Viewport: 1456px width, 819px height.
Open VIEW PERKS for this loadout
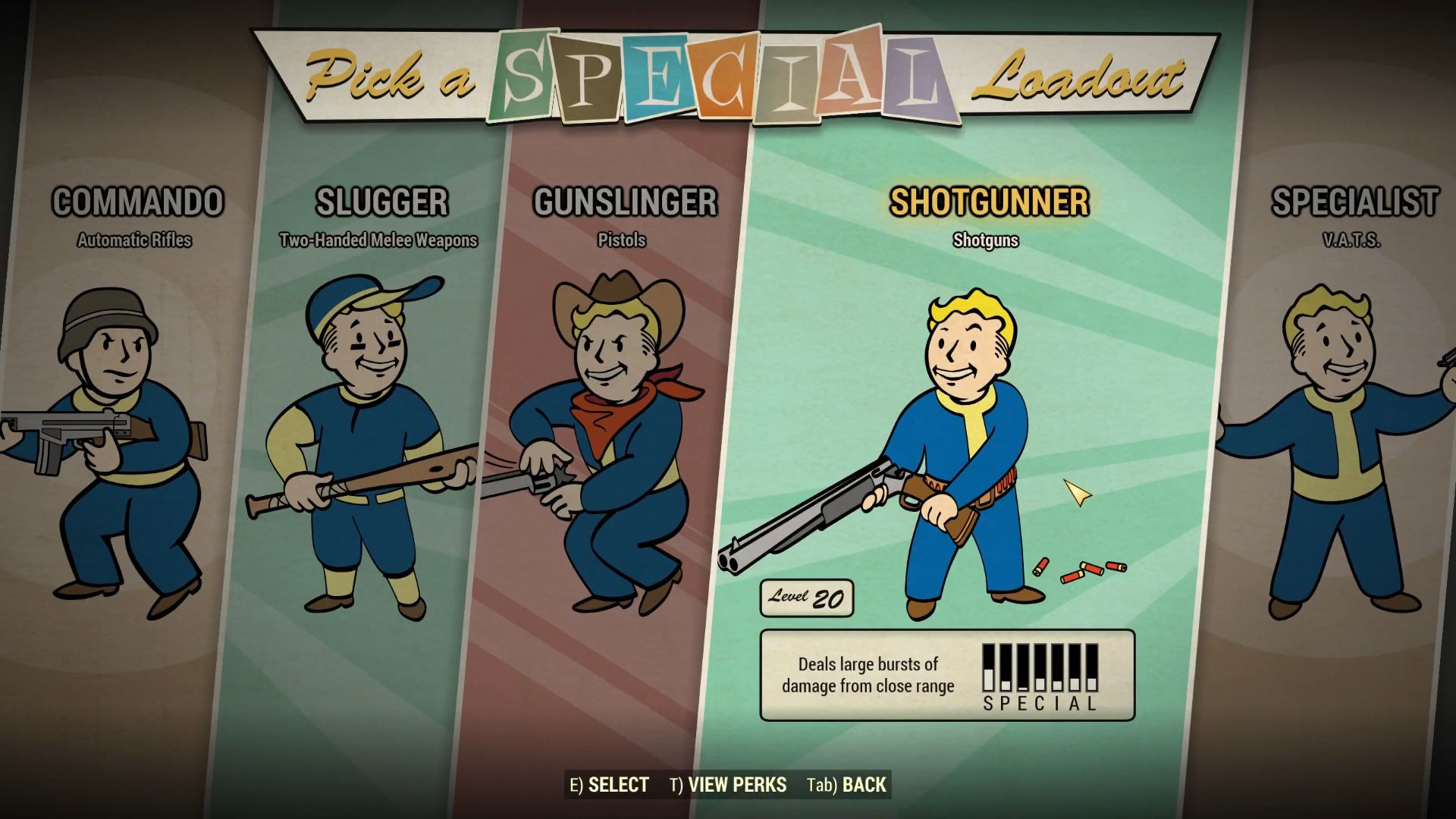(731, 785)
